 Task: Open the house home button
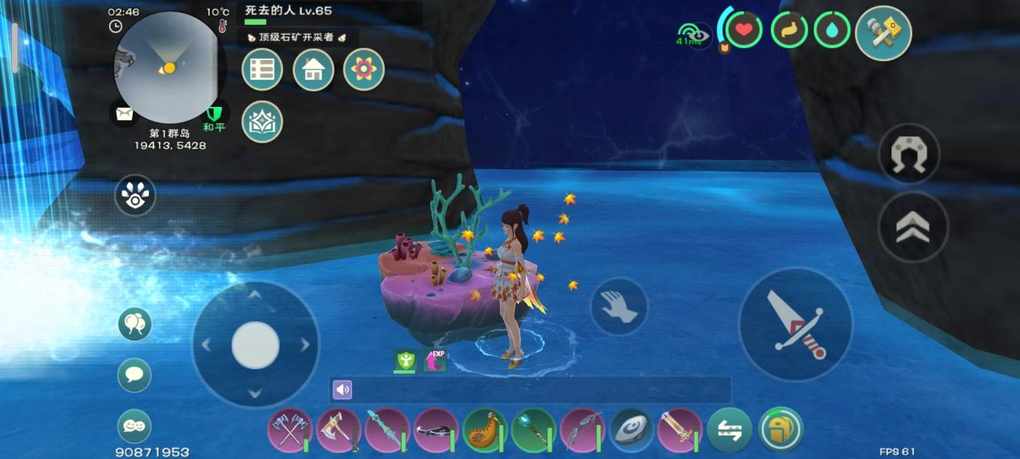(313, 70)
